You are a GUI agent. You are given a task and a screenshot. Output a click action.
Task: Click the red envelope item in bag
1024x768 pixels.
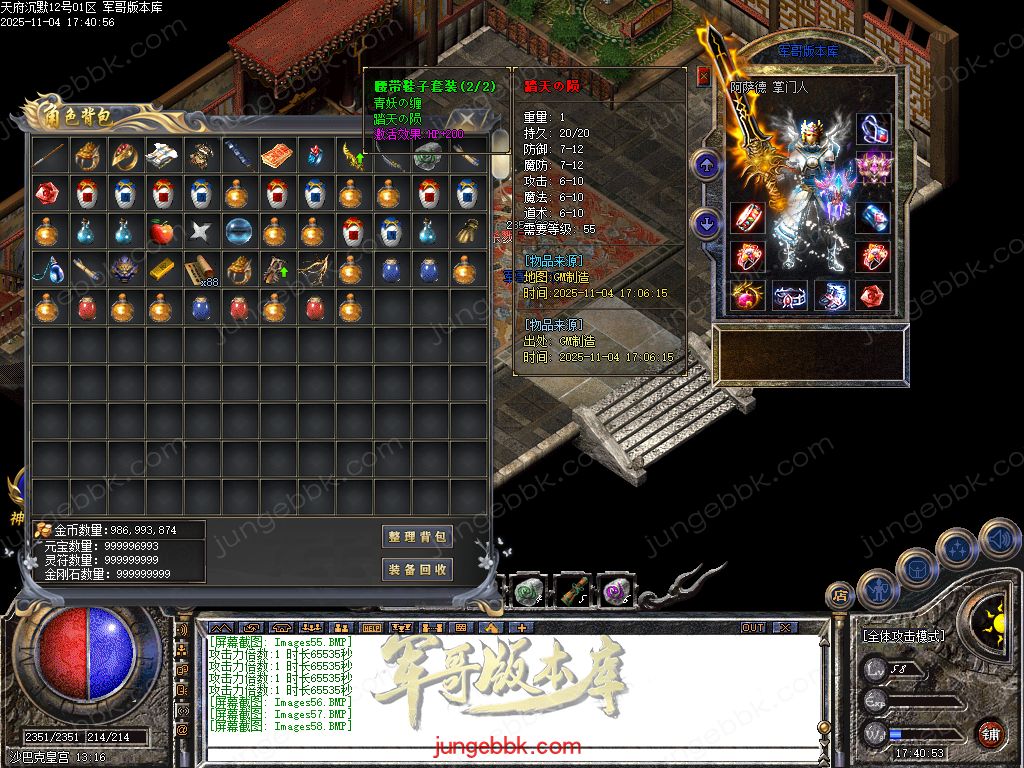tap(276, 155)
